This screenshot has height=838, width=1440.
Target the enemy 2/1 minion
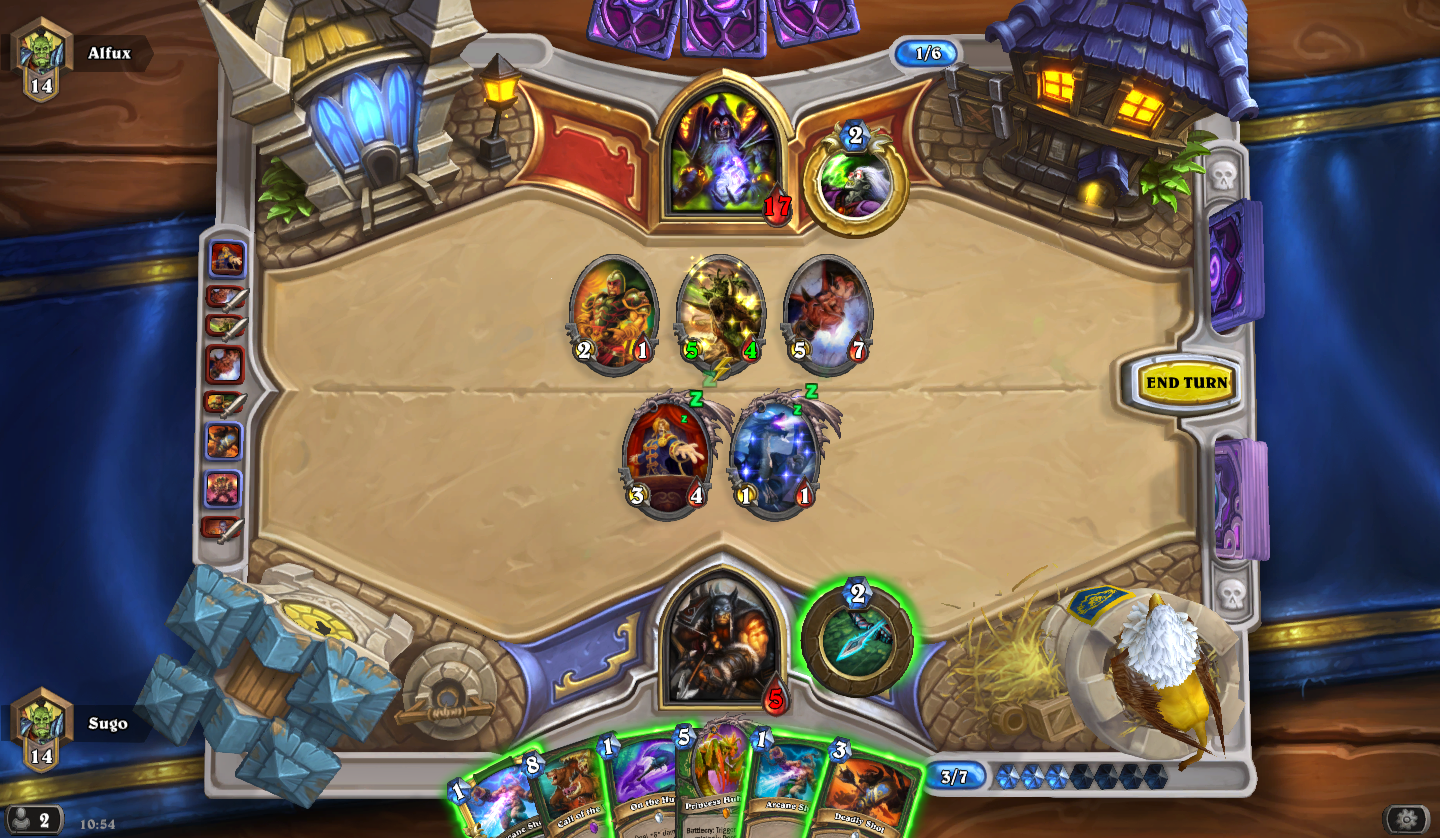click(613, 312)
